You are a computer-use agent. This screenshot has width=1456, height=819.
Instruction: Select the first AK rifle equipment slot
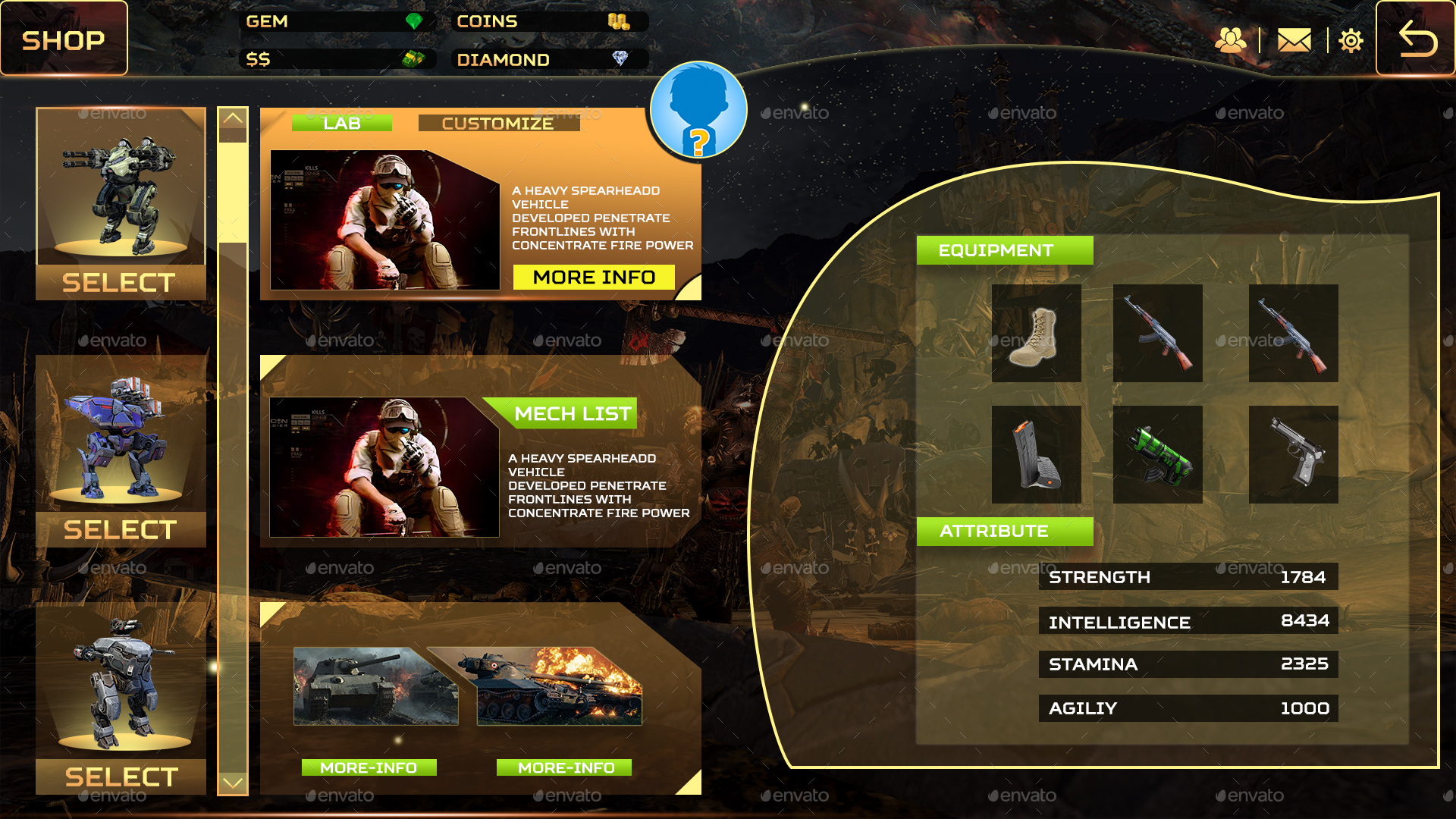(1157, 334)
